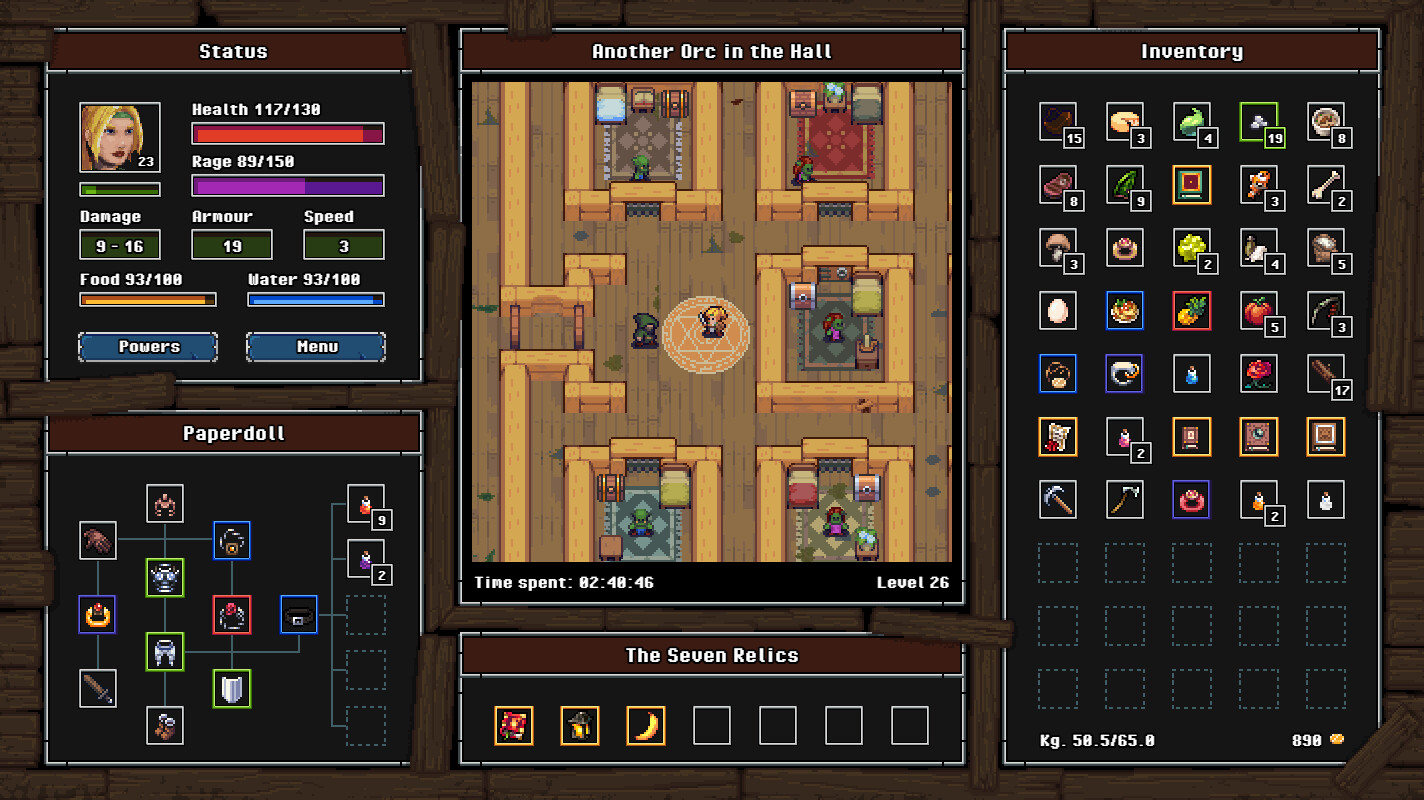Select the sword slot in the Paperdoll
The image size is (1424, 800).
[98, 688]
